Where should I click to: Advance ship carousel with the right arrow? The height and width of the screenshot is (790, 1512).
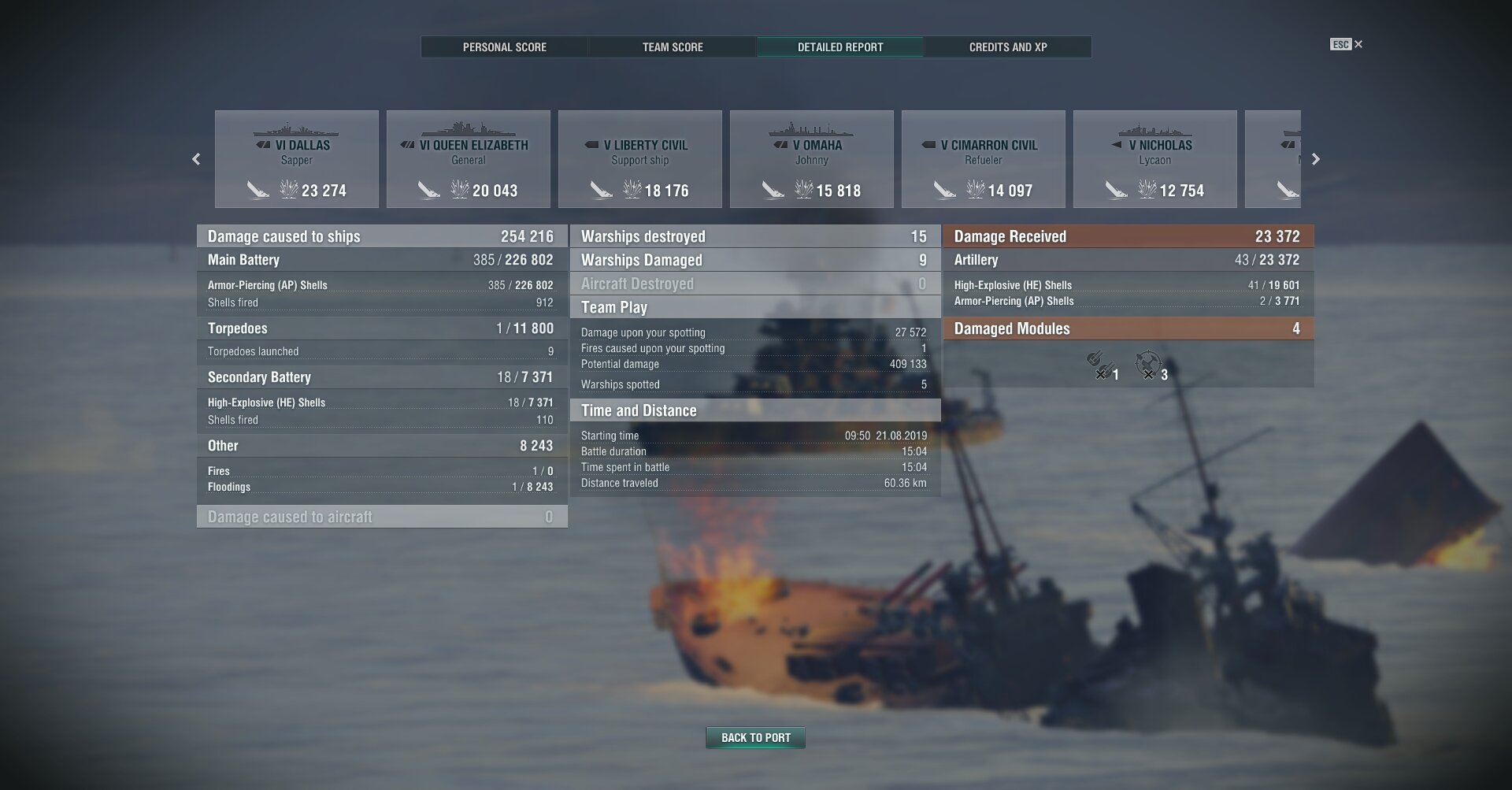pyautogui.click(x=1315, y=159)
